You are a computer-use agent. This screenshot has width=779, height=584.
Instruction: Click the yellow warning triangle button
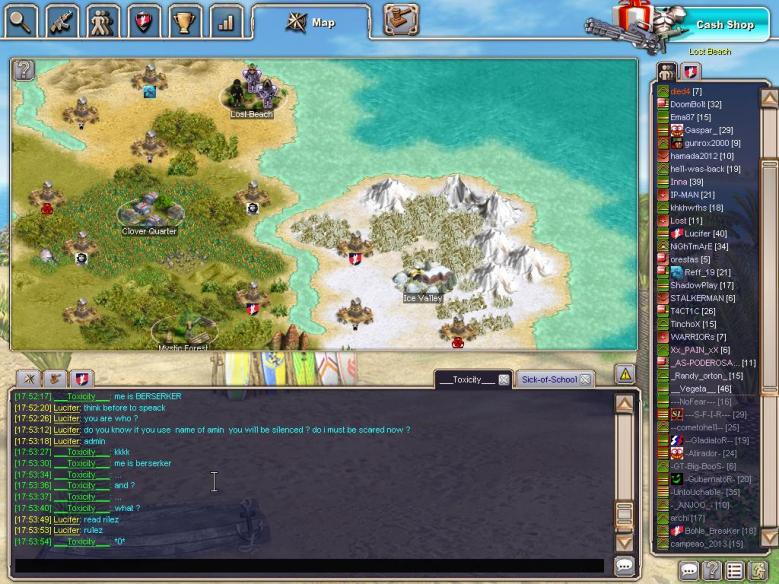point(625,374)
